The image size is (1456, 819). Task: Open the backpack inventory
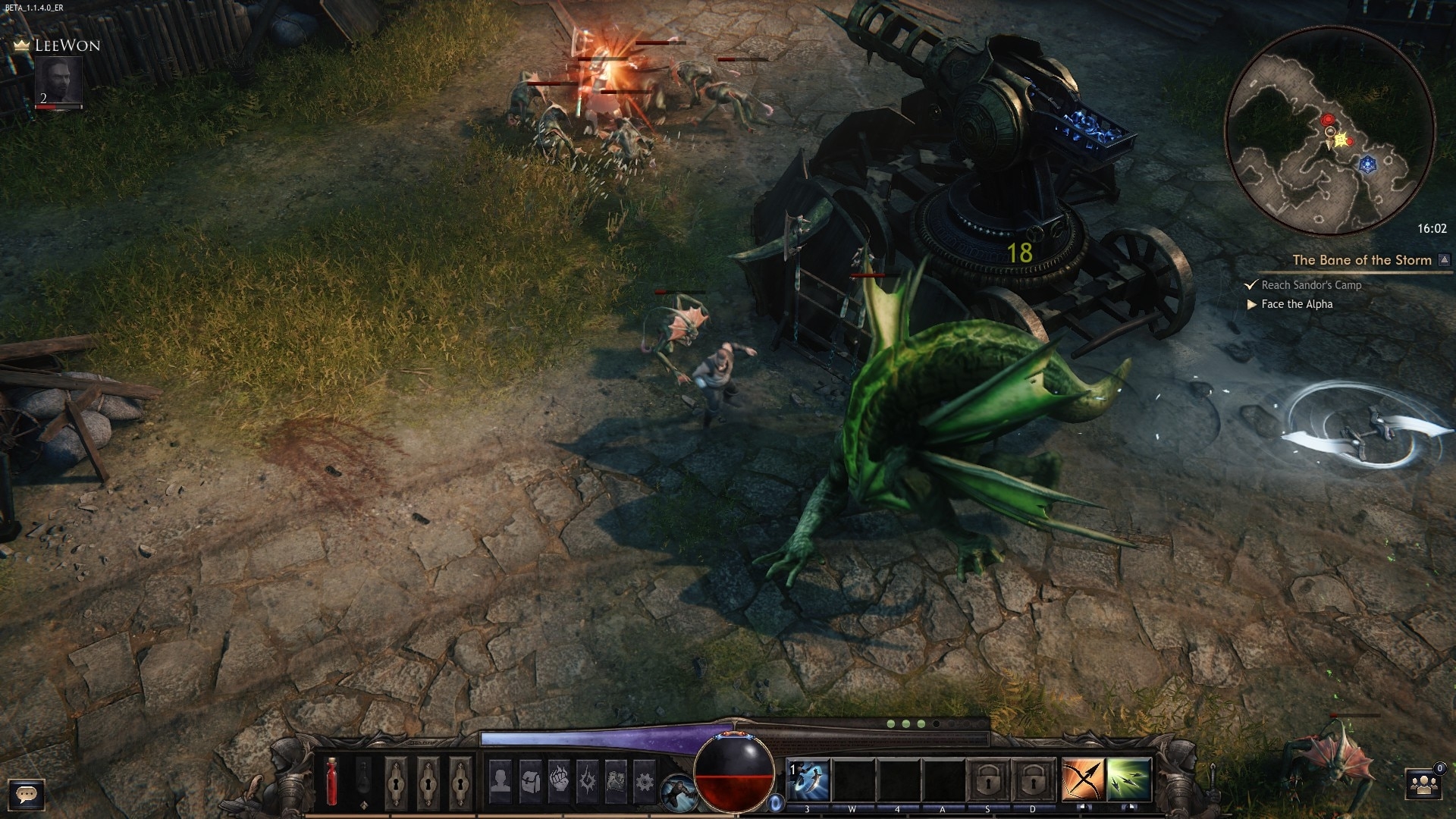(529, 779)
